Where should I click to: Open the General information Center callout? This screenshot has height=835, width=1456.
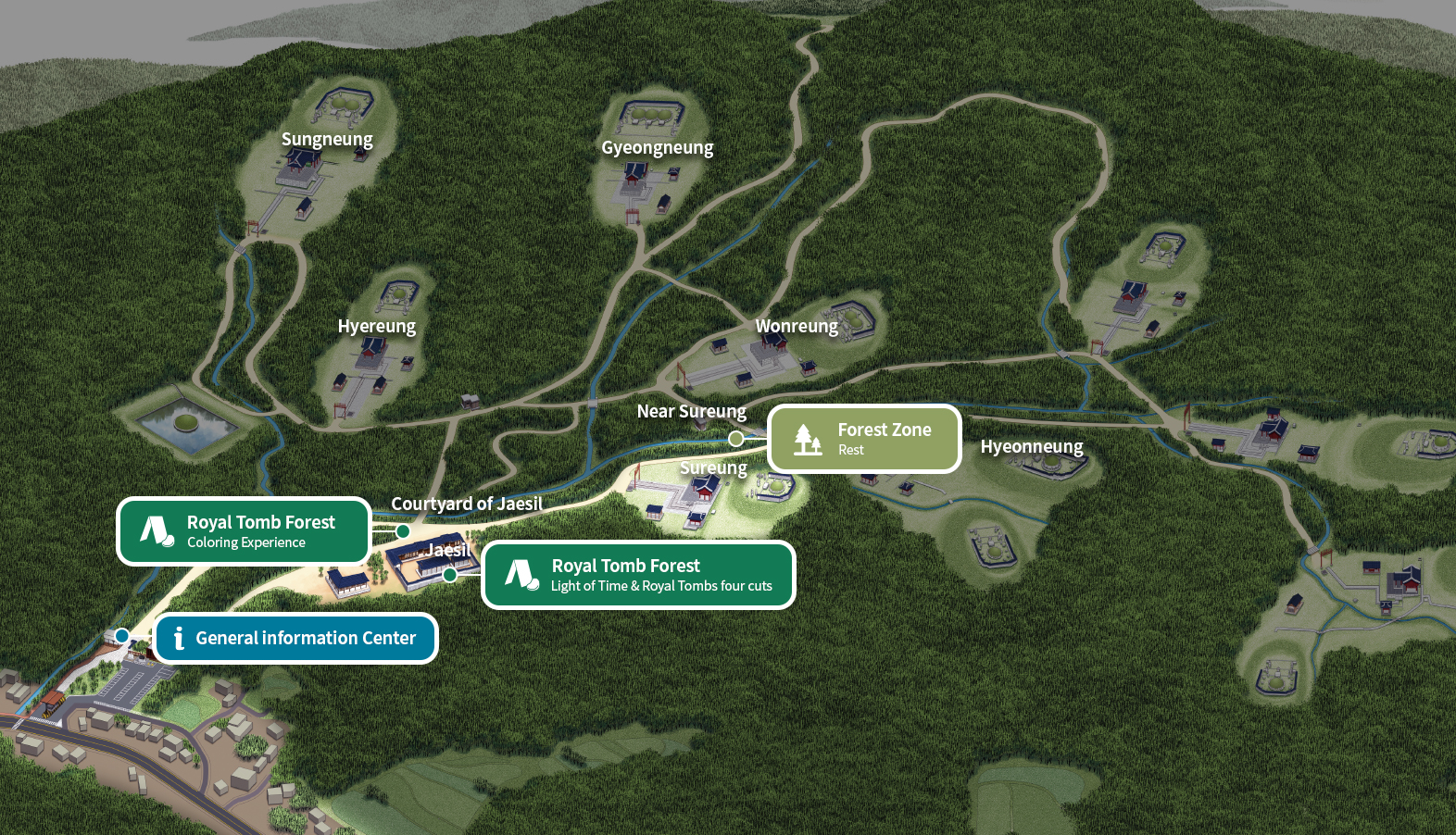pyautogui.click(x=295, y=638)
